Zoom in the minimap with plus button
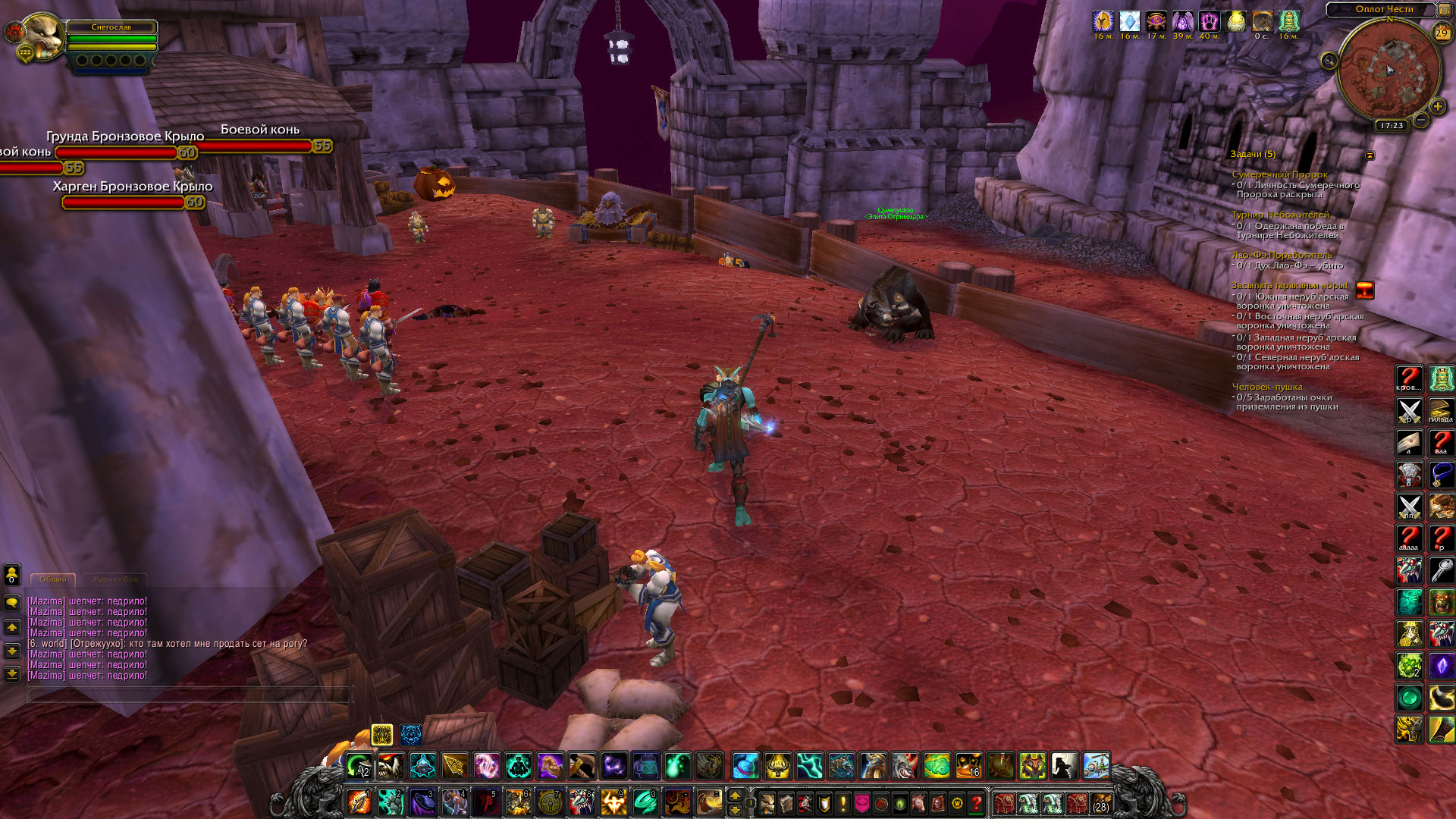 click(1437, 107)
